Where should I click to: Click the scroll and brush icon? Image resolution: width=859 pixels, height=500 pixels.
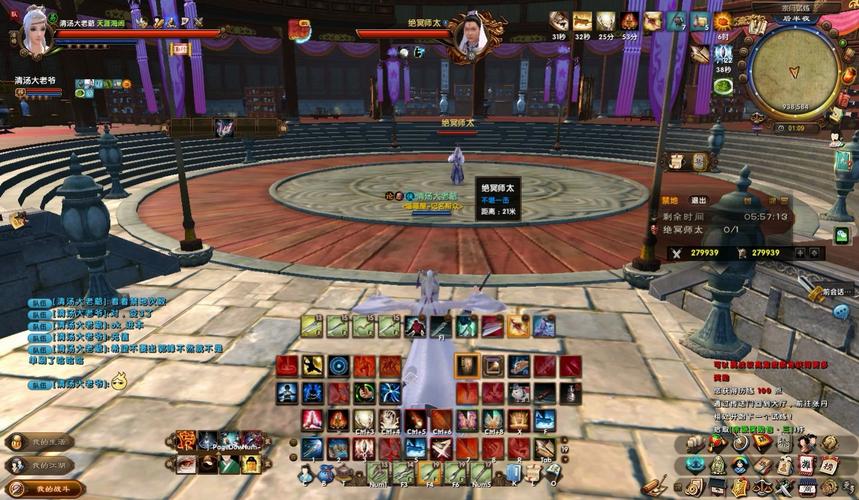point(654,487)
